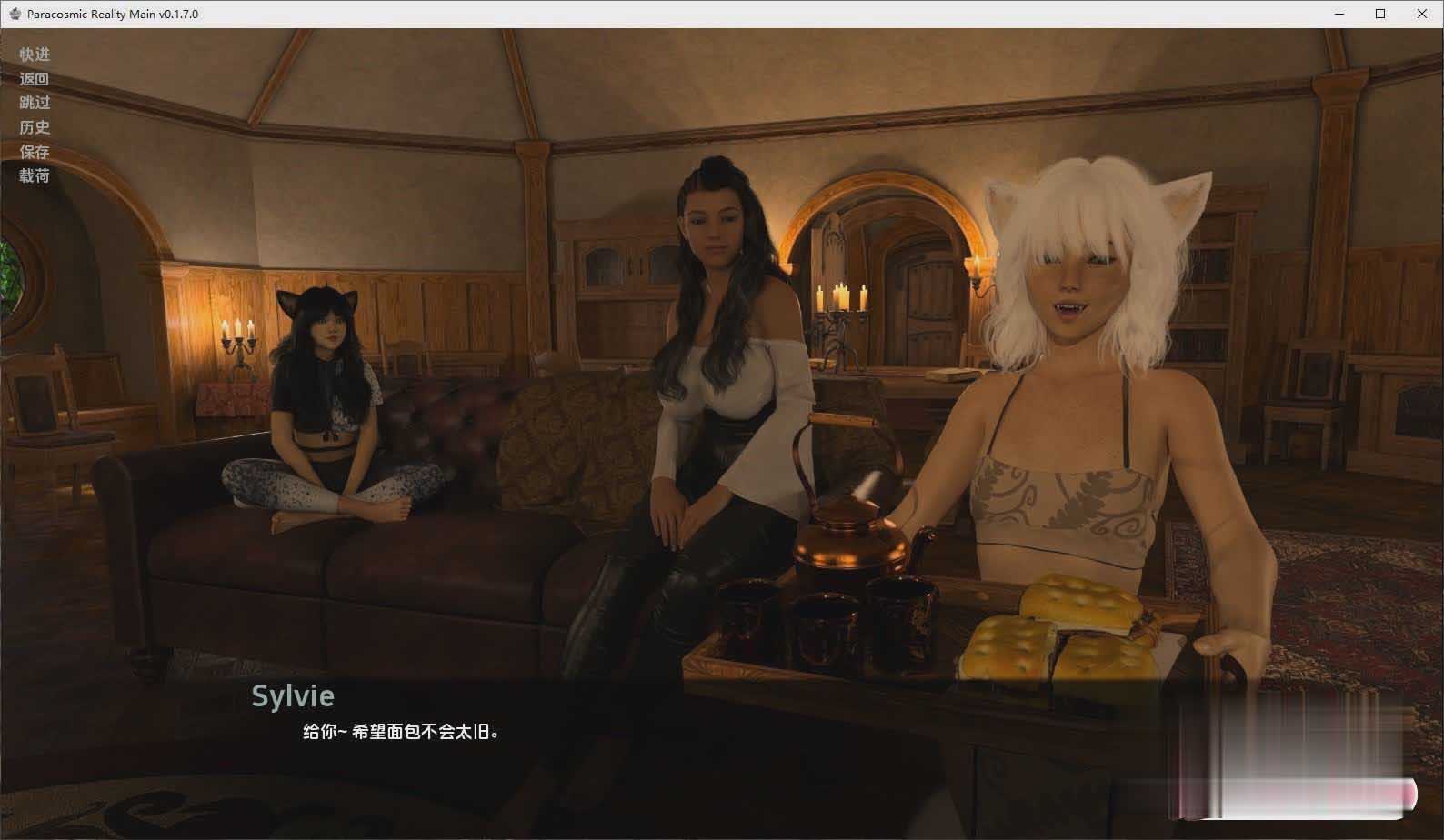Activate 跳过 to skip dialogue
The image size is (1444, 840).
click(35, 103)
